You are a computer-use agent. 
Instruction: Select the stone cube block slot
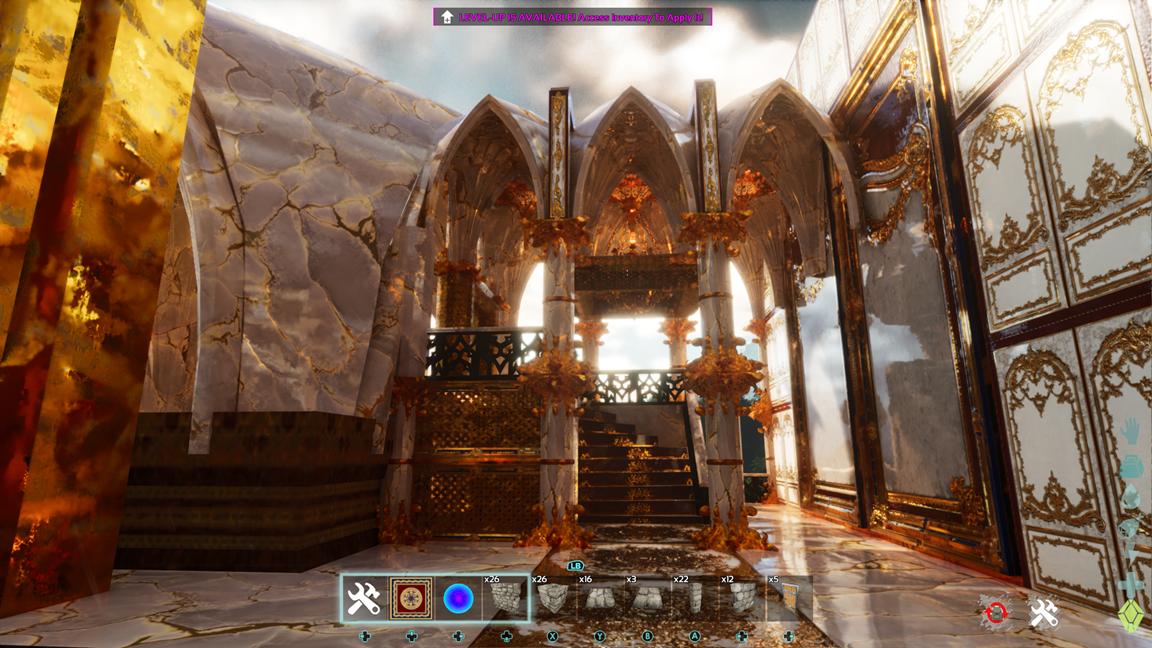(552, 599)
